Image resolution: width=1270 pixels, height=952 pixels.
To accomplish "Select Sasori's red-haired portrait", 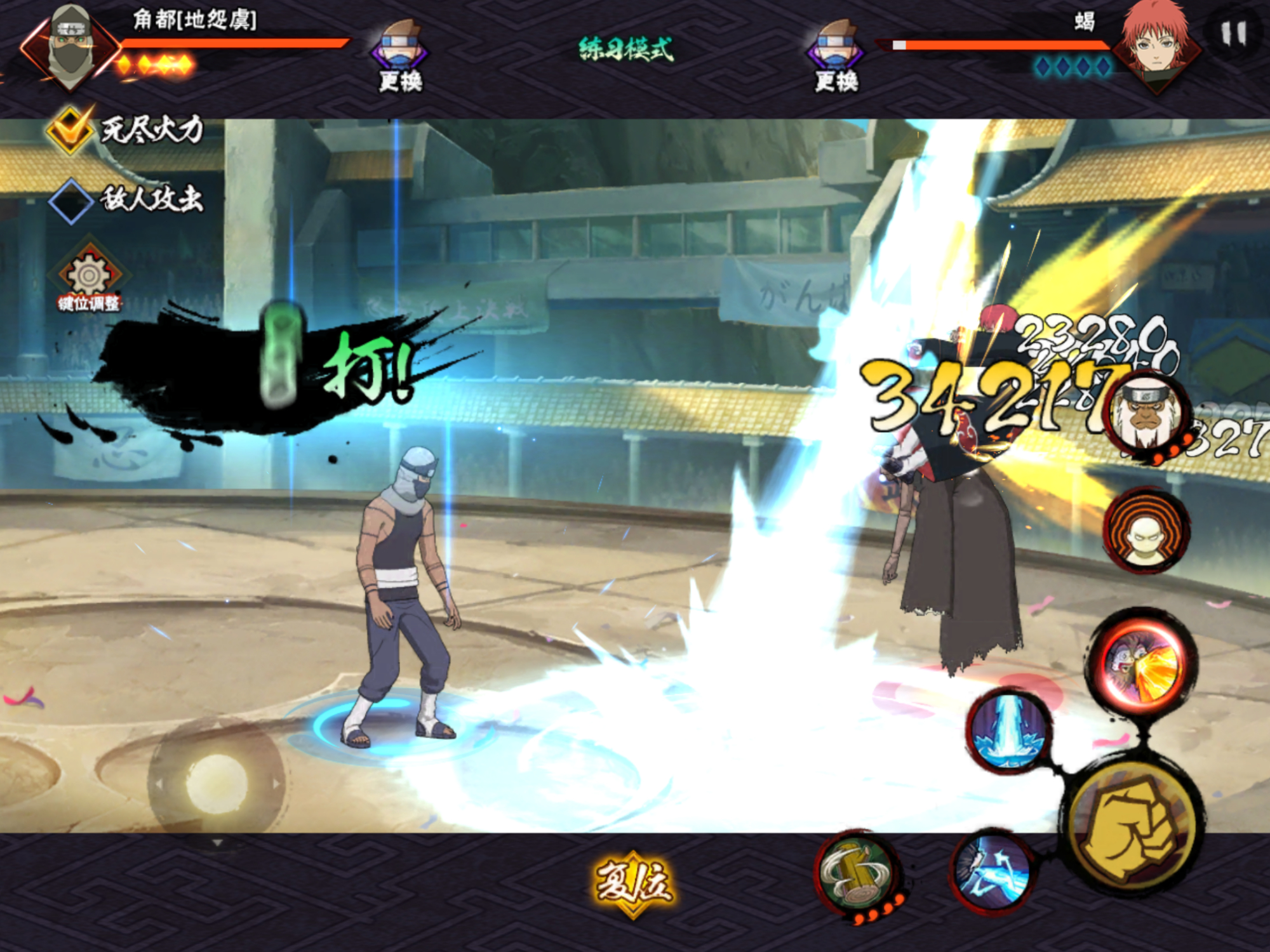I will point(1158,43).
